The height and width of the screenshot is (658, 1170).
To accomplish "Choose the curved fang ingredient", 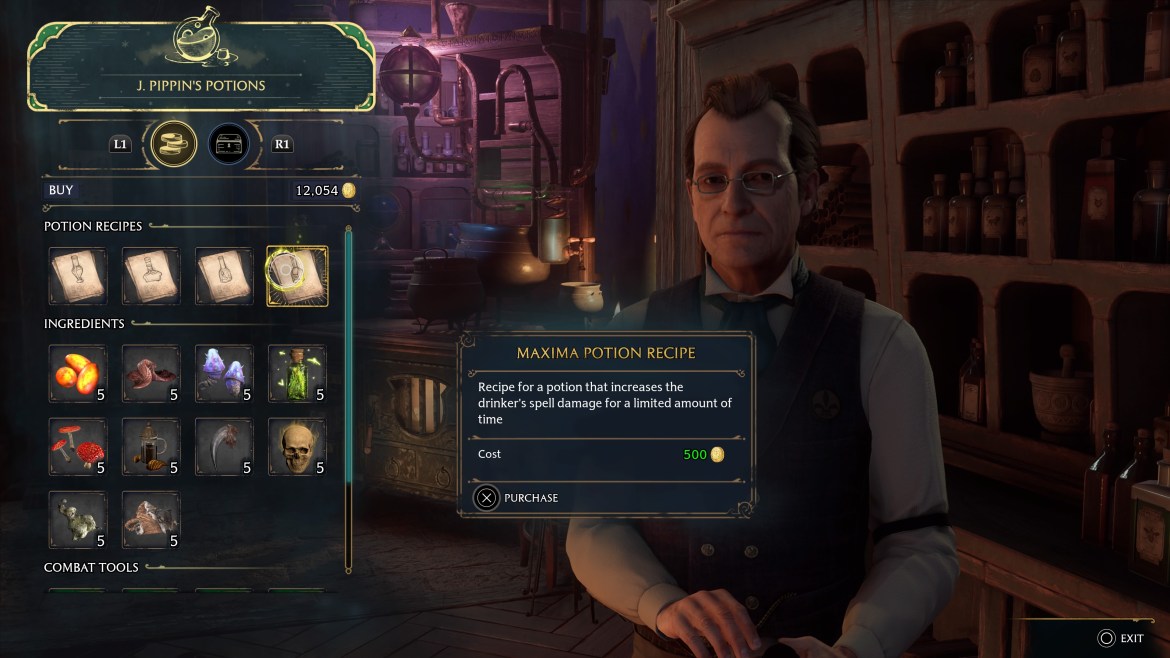I will click(224, 447).
